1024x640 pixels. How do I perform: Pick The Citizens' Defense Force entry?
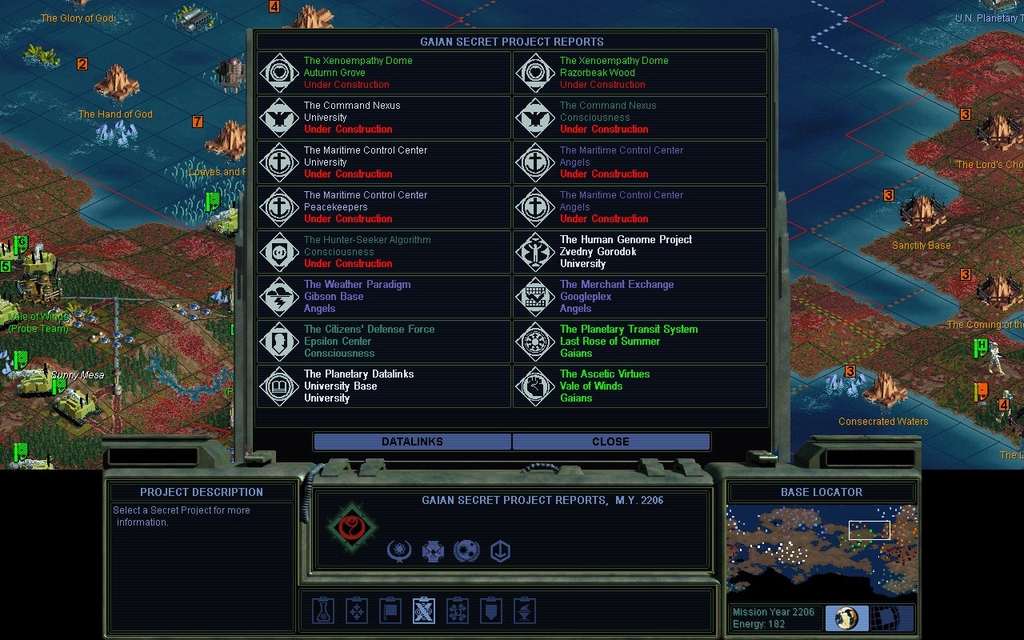point(384,341)
